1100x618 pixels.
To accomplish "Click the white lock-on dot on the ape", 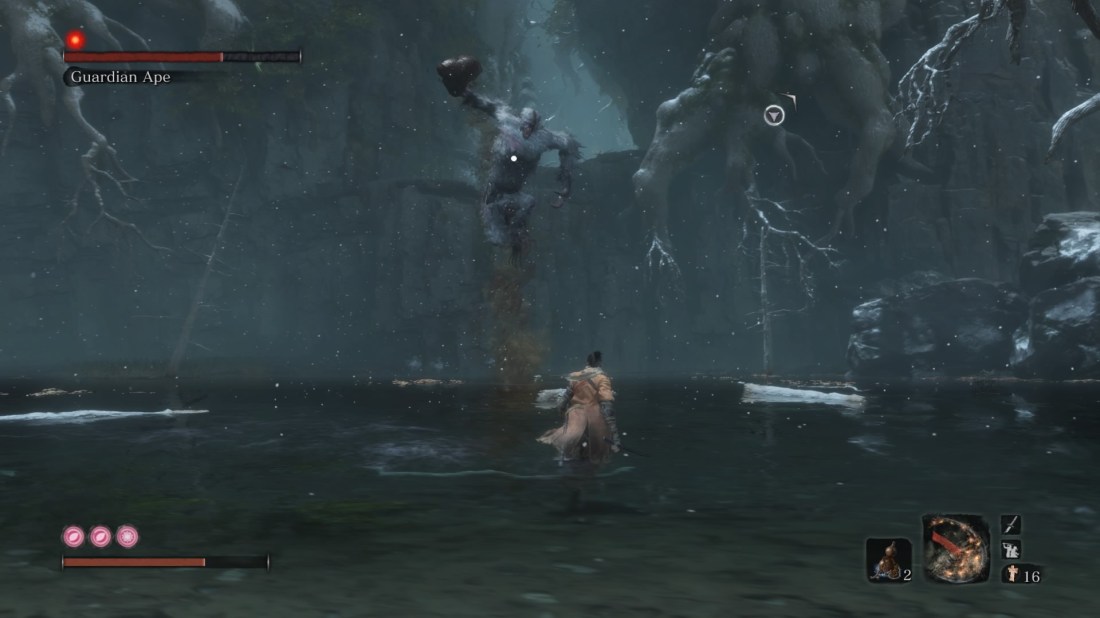I will pos(514,158).
